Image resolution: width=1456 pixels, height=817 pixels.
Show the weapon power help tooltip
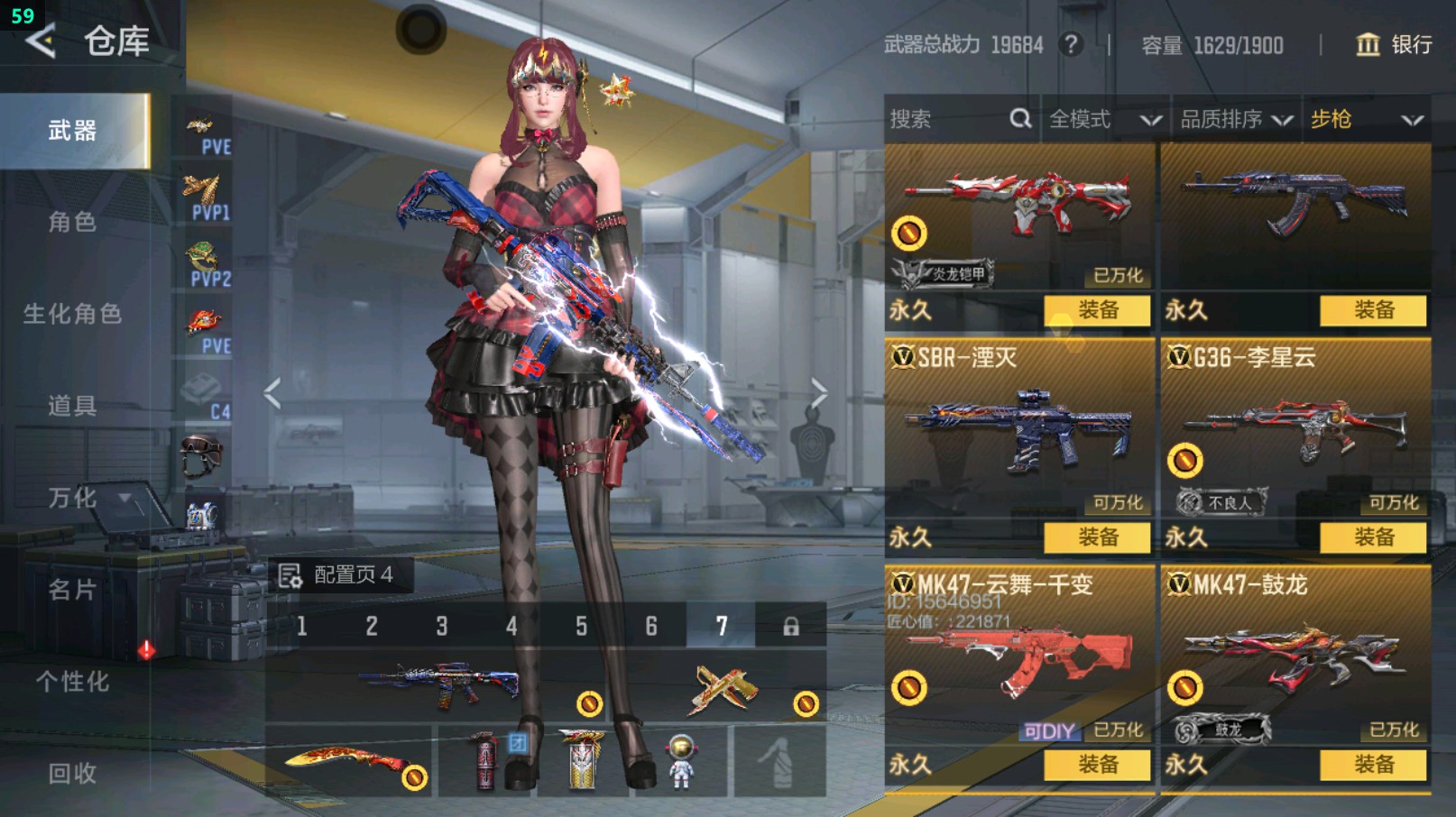tap(1071, 44)
